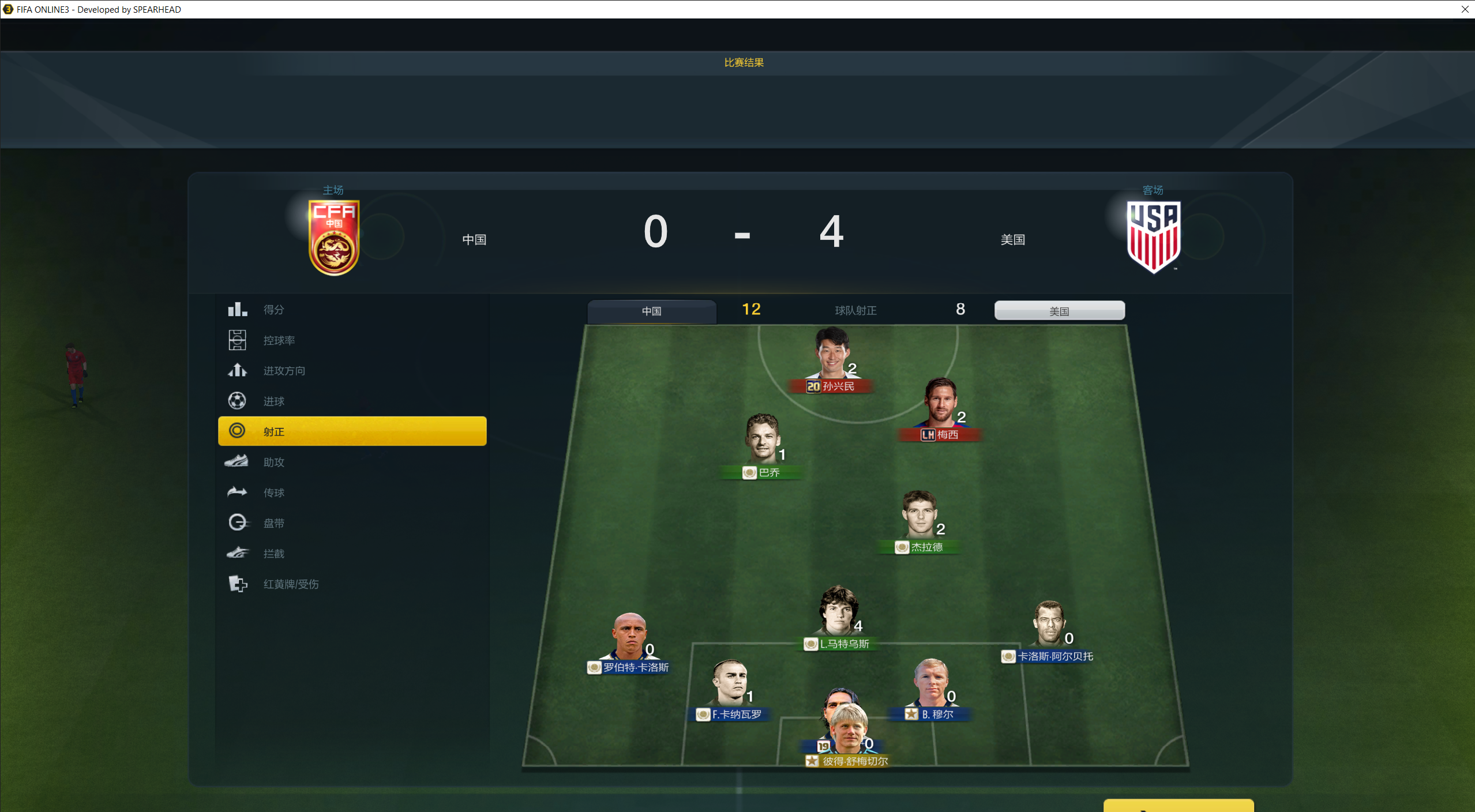Switch to the 中国 team tab
The width and height of the screenshot is (1475, 812).
[652, 311]
